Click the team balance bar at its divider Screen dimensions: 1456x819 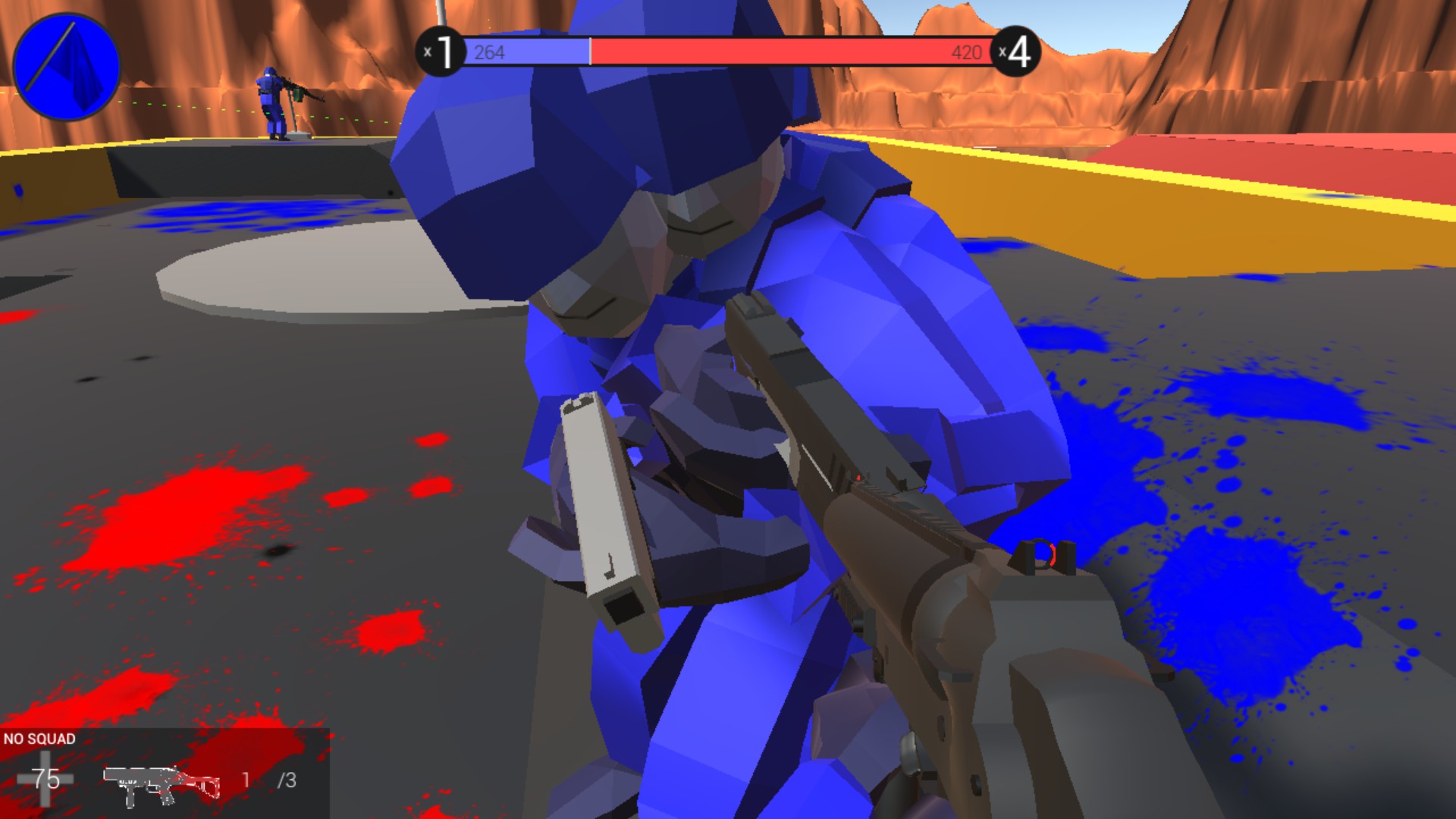(x=590, y=52)
